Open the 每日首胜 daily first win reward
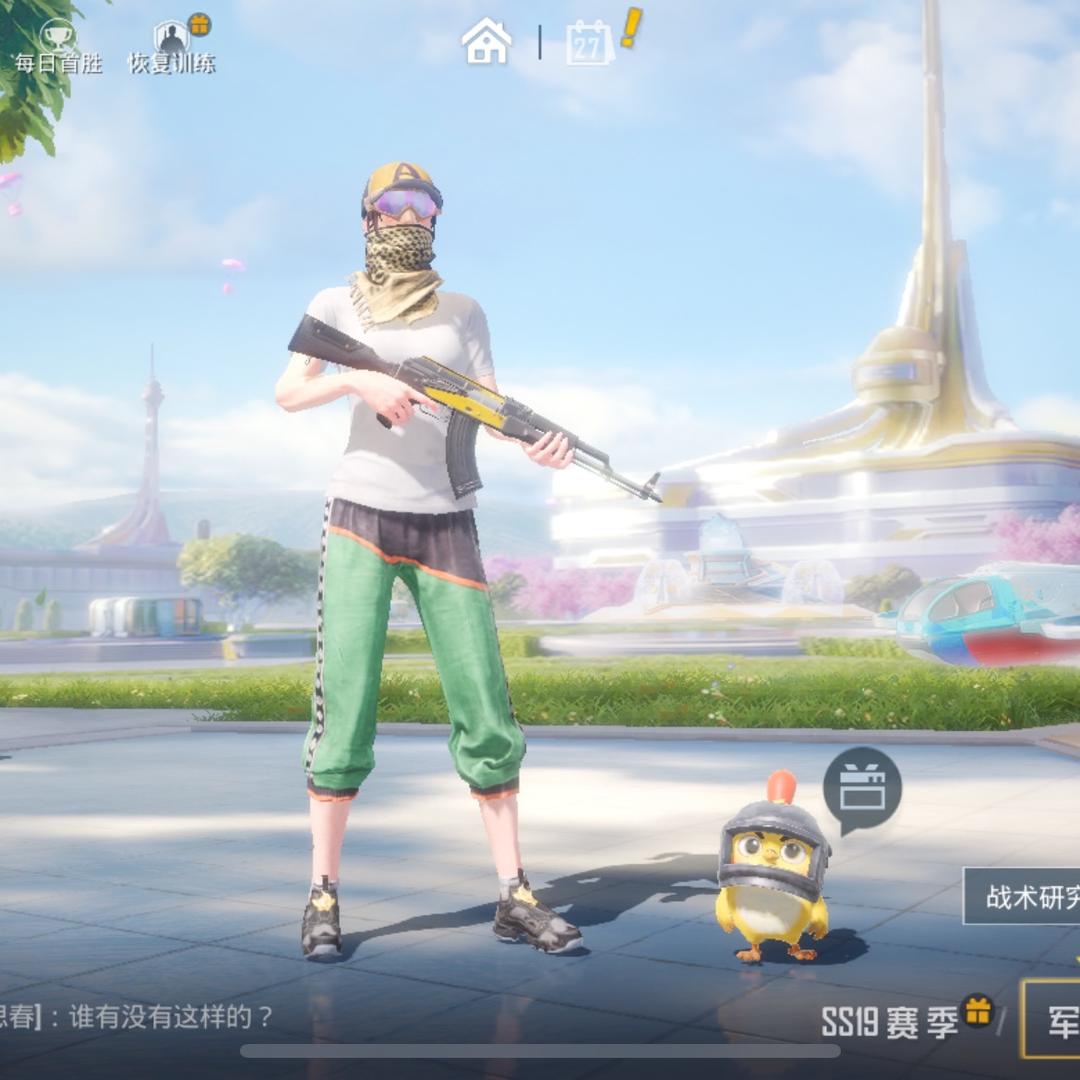Screen dimensions: 1080x1080 [58, 46]
